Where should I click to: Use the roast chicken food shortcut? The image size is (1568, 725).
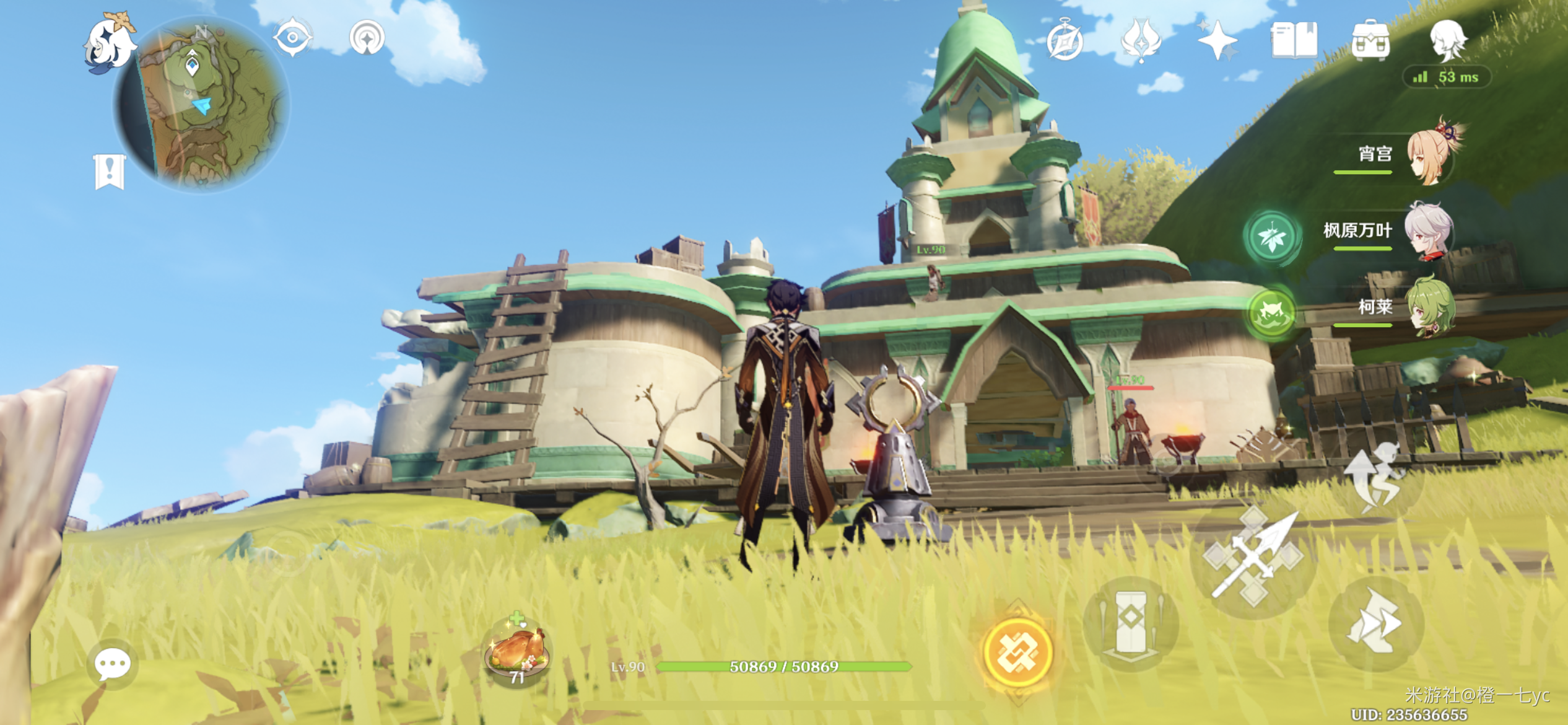[x=517, y=649]
